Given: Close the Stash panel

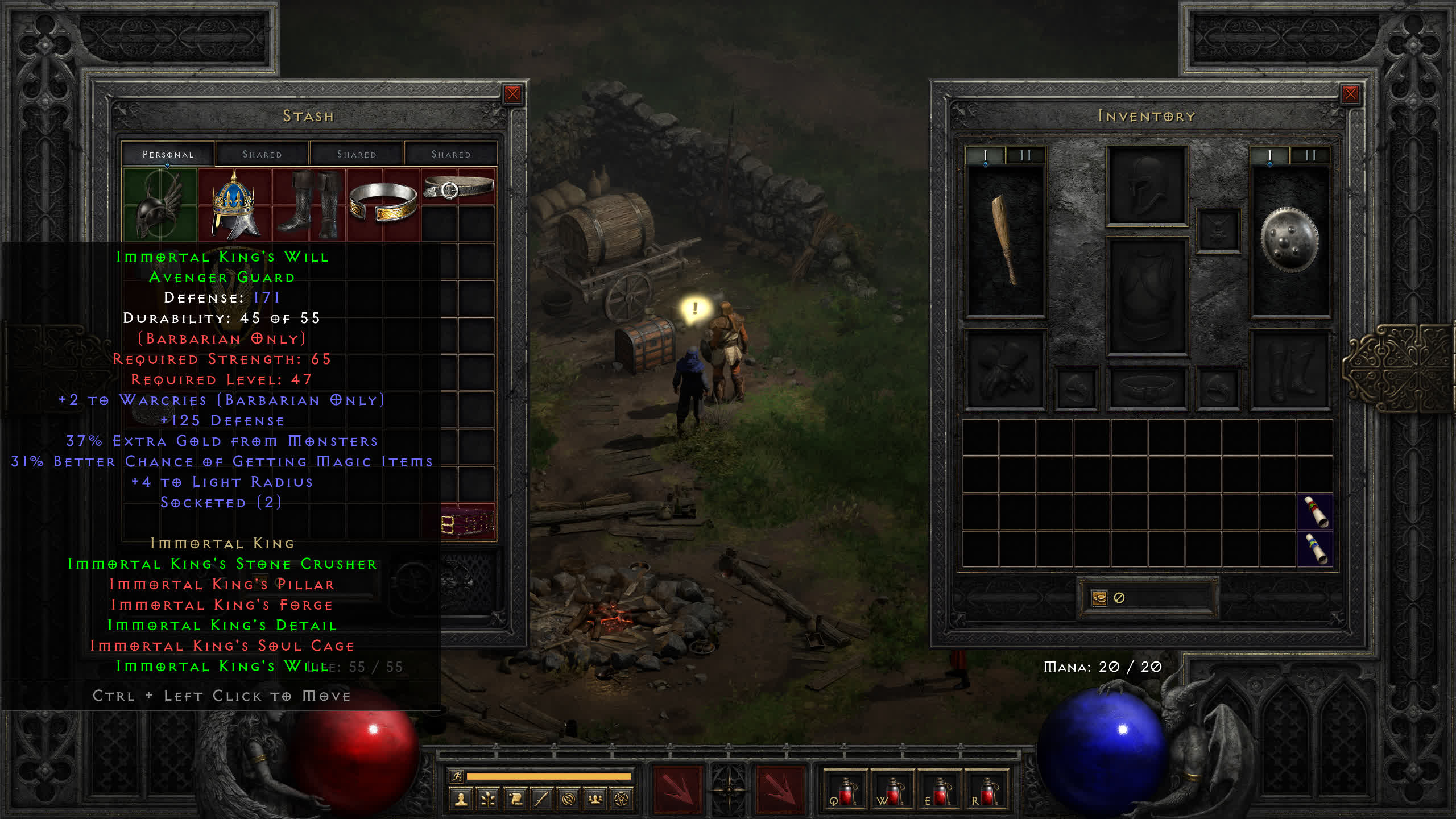Looking at the screenshot, I should click(512, 94).
